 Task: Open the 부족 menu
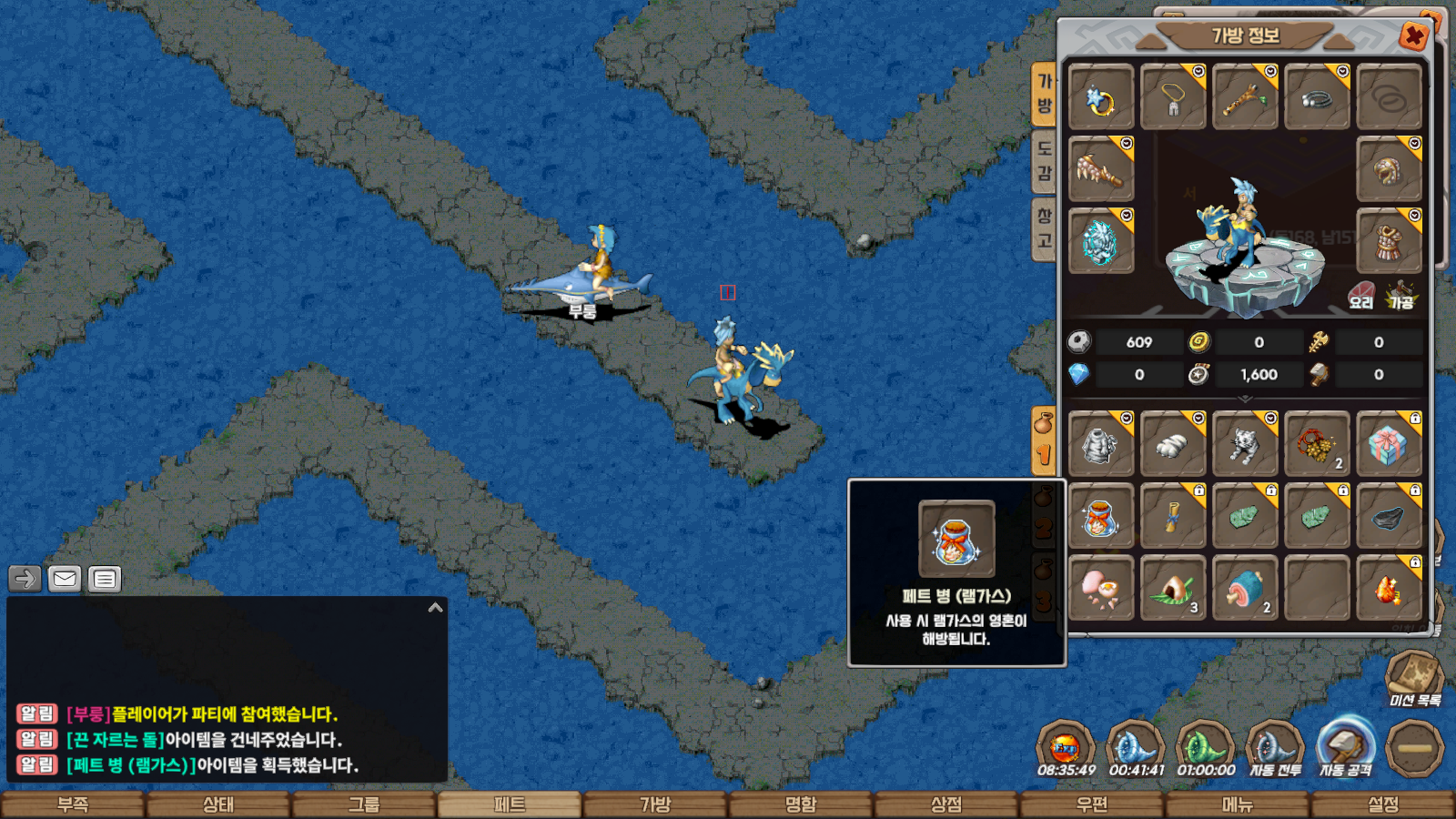(73, 804)
